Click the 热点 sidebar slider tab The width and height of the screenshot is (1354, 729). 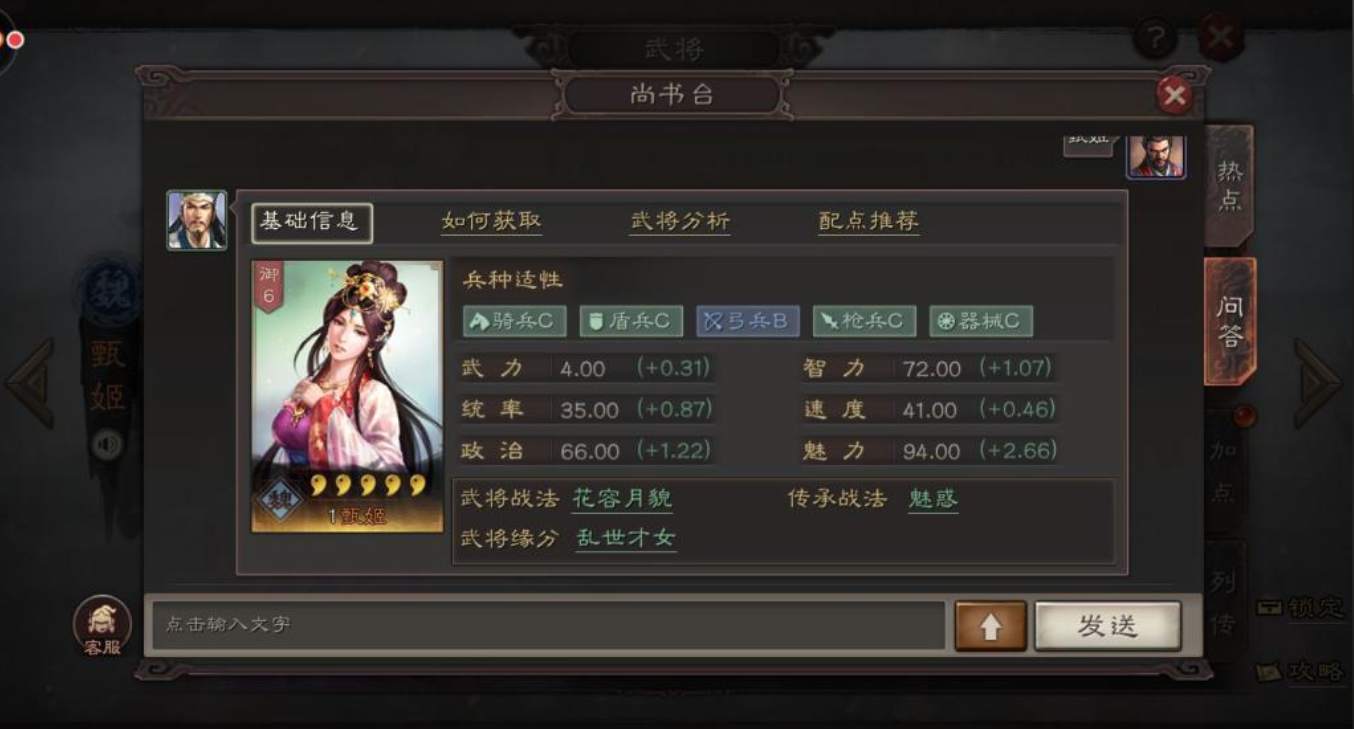tap(1229, 190)
